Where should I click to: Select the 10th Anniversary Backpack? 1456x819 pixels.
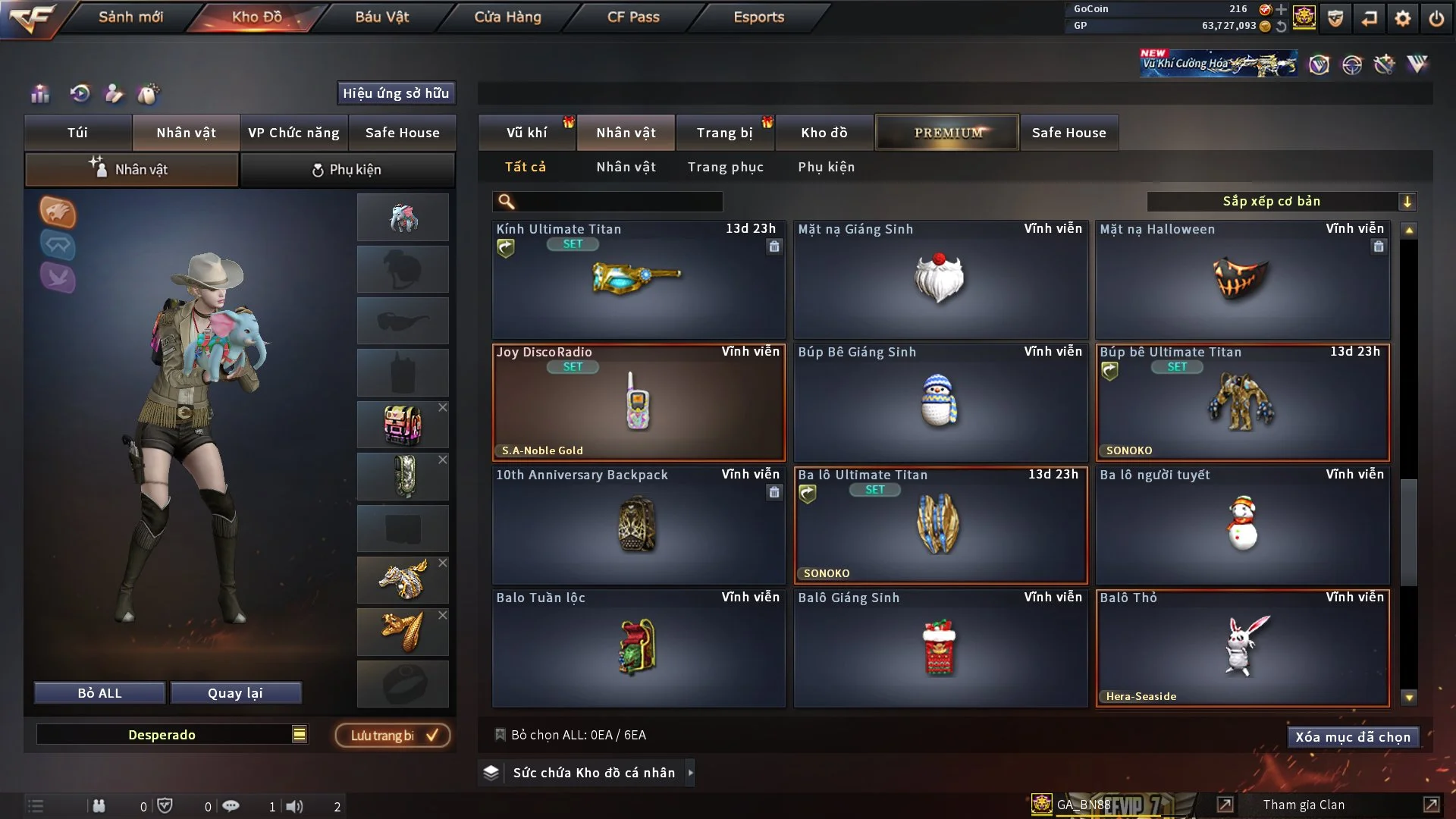pos(639,526)
